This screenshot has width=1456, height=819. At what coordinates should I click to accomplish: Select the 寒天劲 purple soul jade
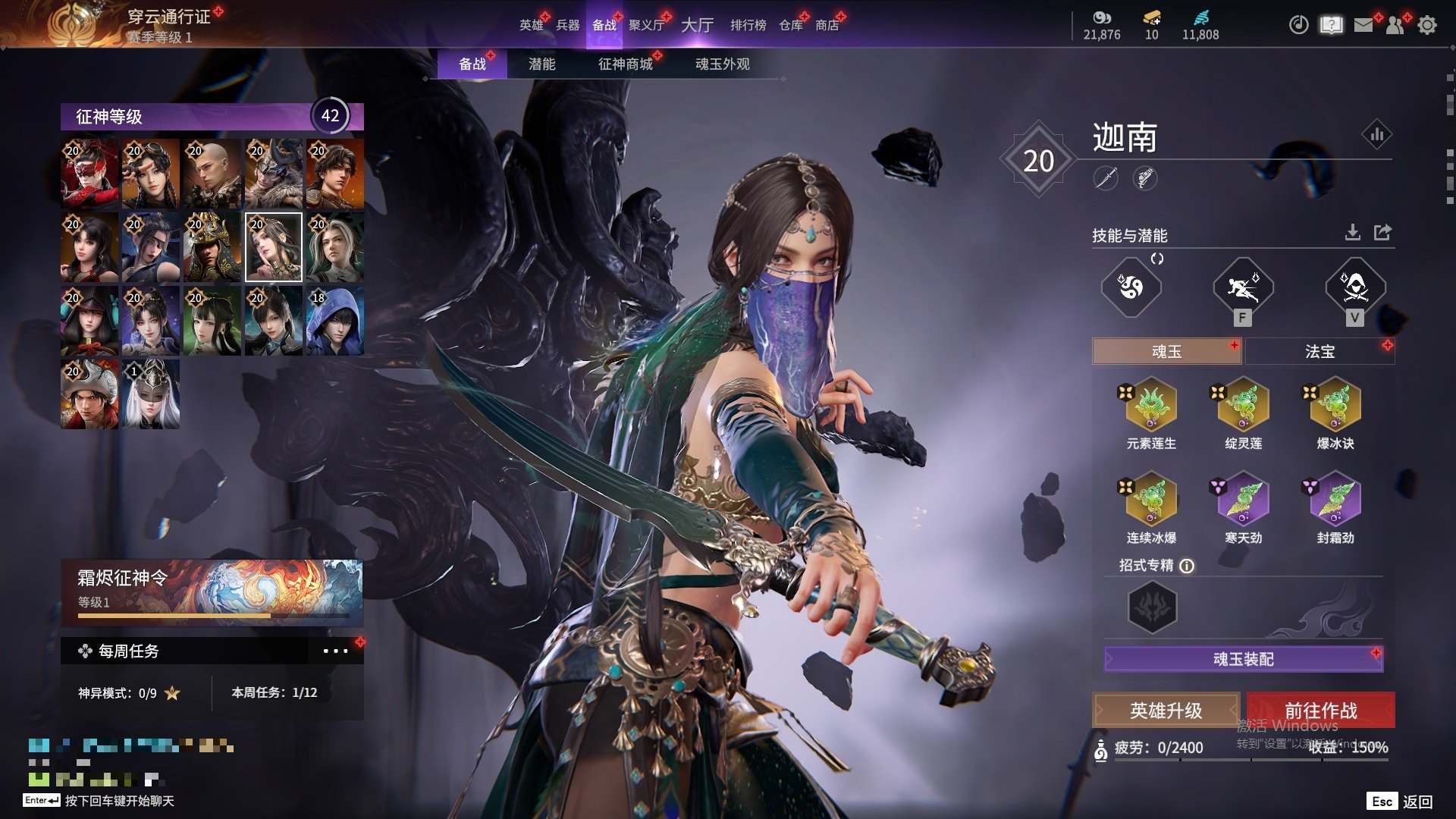click(x=1243, y=500)
